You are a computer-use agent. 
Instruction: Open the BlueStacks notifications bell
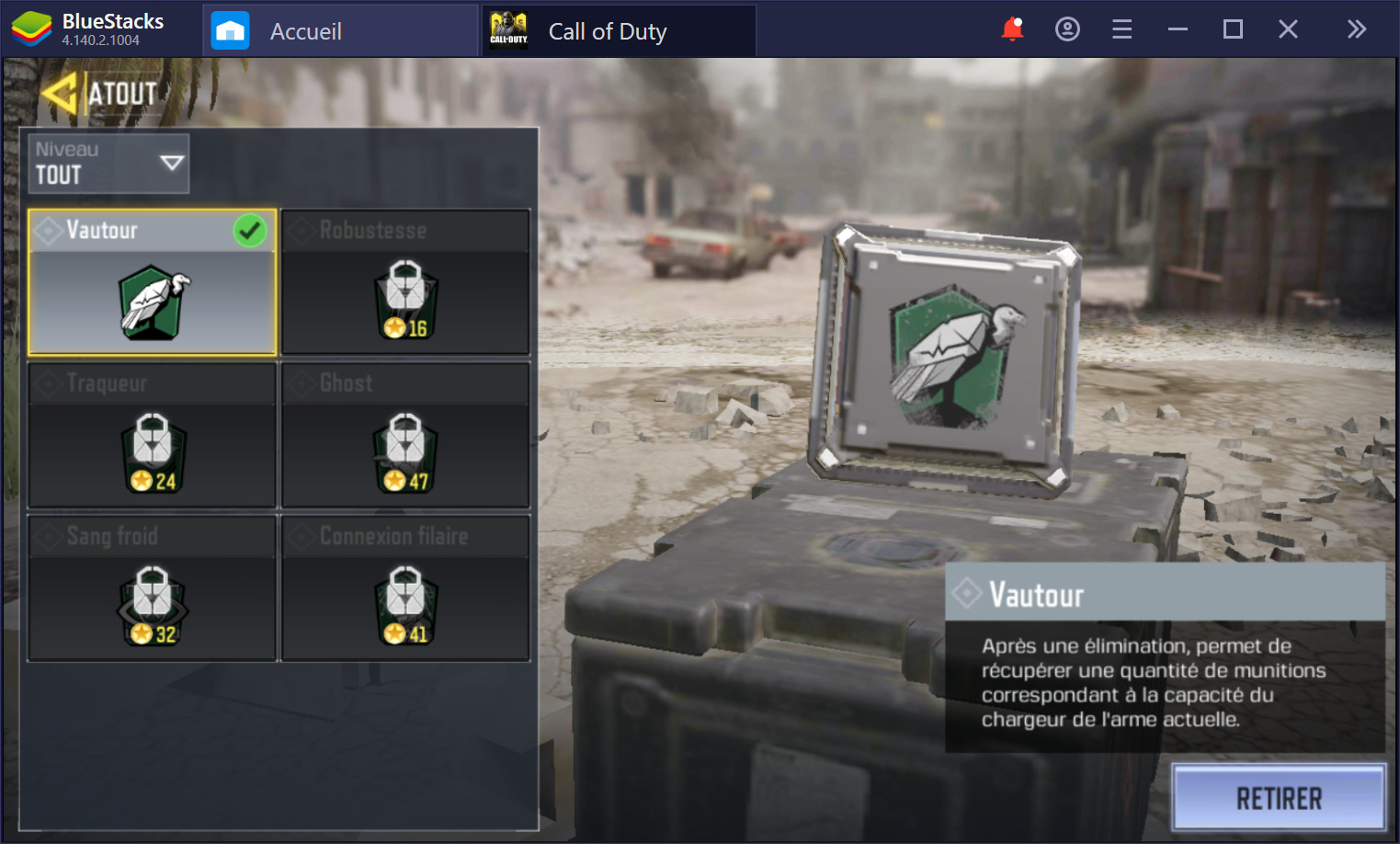[1012, 29]
